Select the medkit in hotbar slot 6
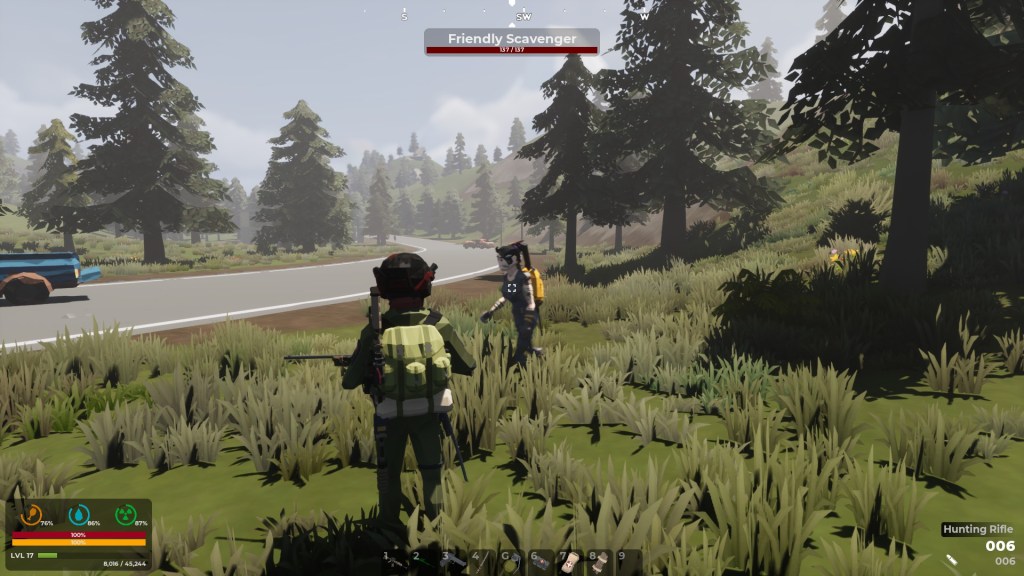The image size is (1024, 576). [539, 561]
